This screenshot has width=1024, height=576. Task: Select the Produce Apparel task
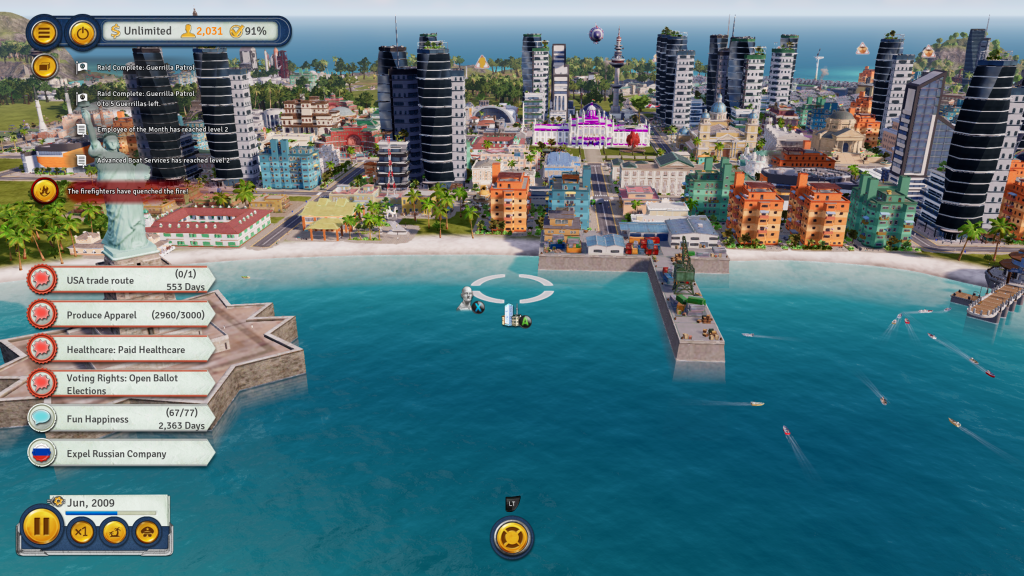[120, 315]
